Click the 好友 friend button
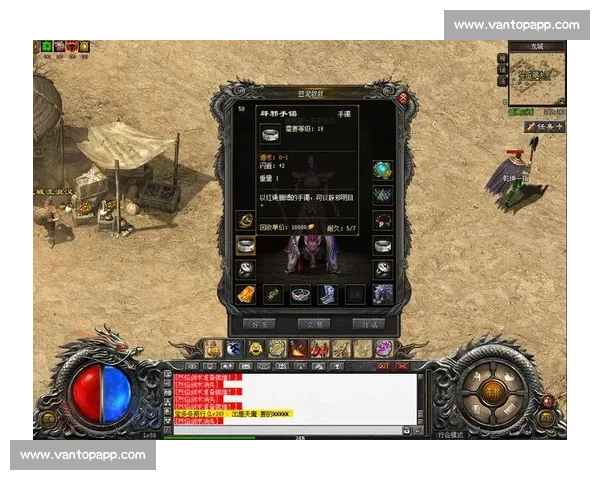 click(259, 324)
